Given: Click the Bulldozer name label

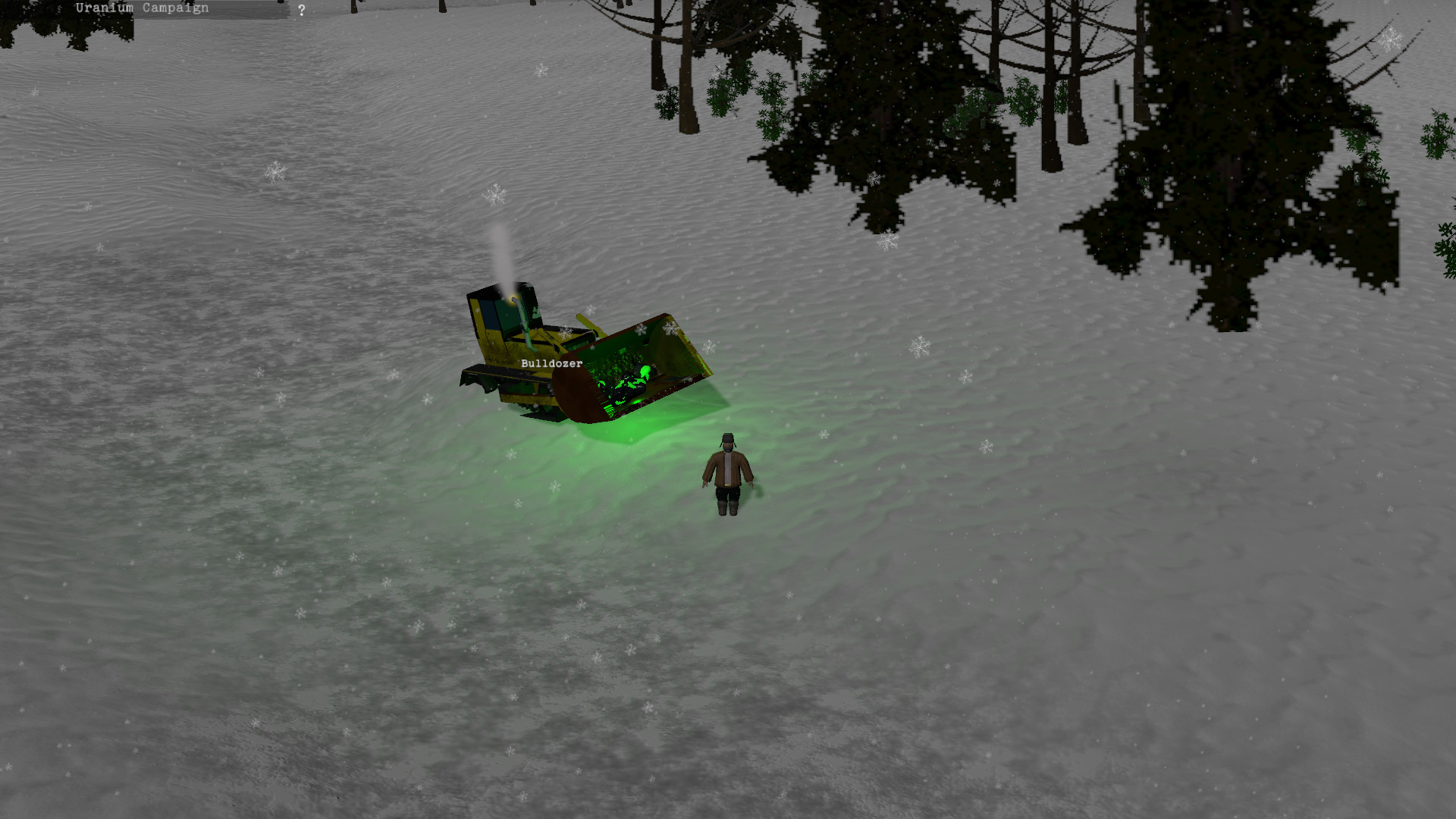Looking at the screenshot, I should pos(551,363).
